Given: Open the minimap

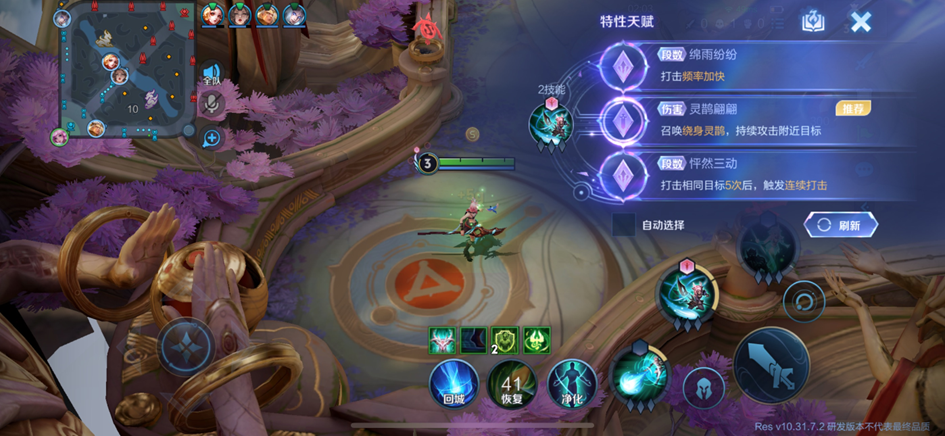Looking at the screenshot, I should (127, 72).
